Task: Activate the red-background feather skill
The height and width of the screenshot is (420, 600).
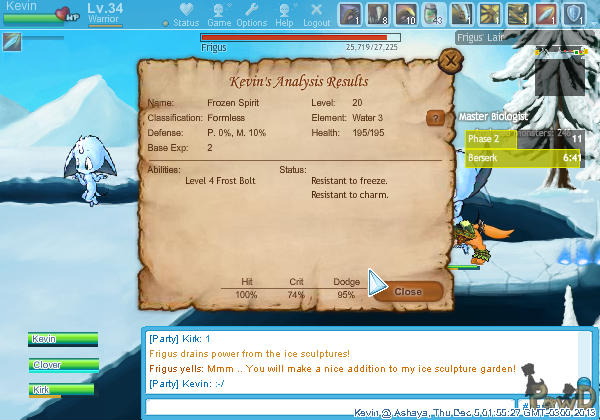Action: point(546,13)
